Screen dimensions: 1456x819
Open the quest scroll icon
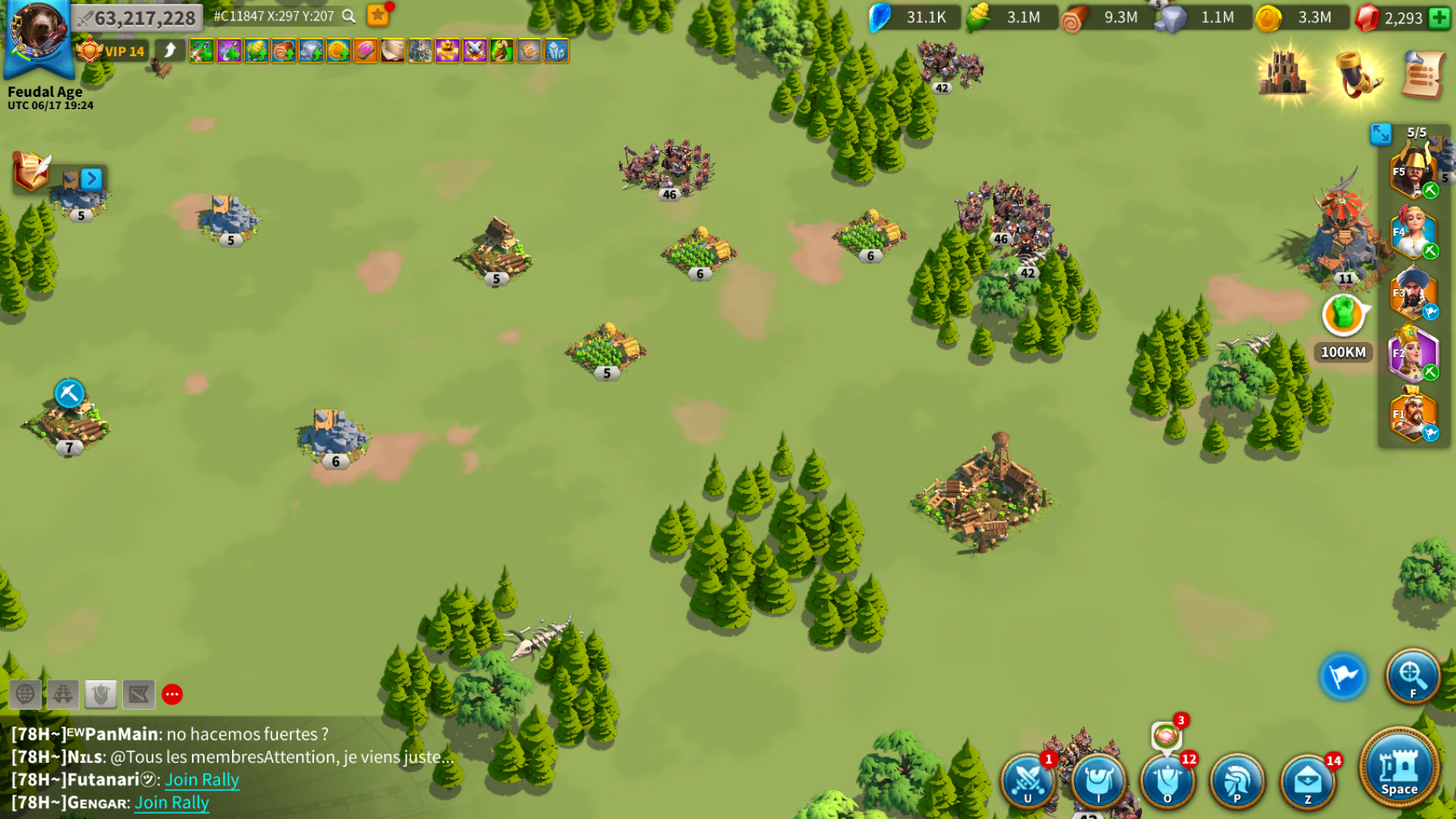1422,74
